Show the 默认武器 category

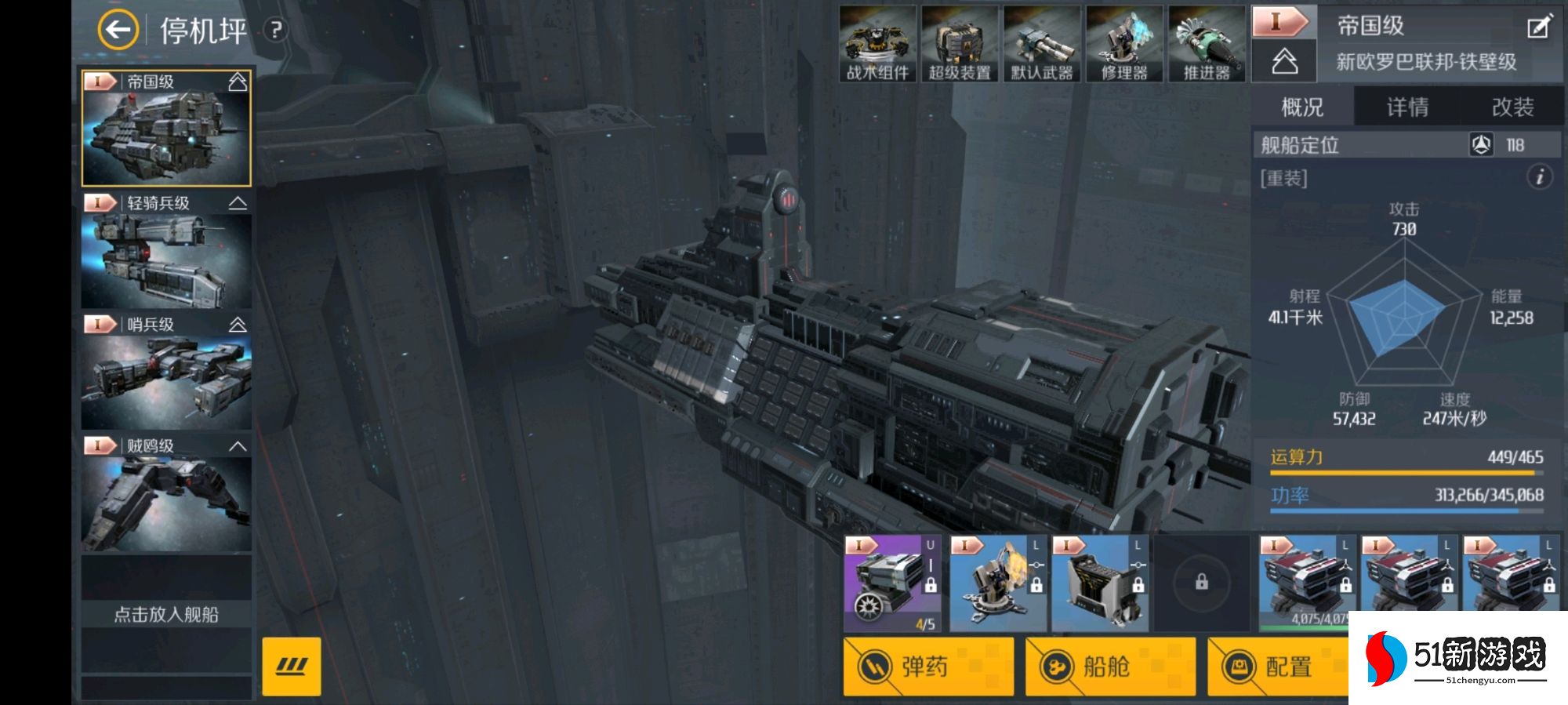(x=1042, y=44)
